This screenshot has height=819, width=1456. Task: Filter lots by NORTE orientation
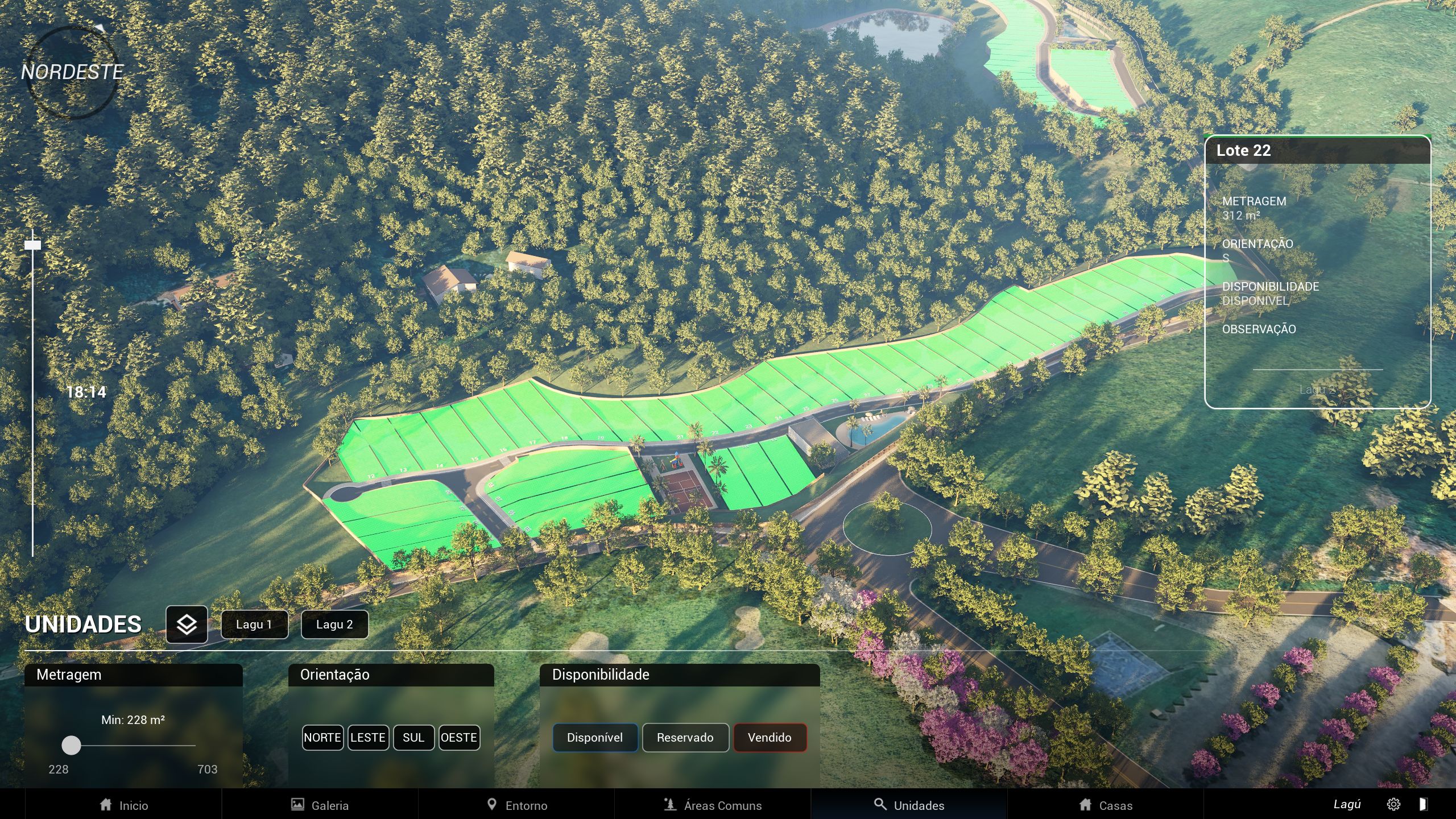tap(322, 738)
